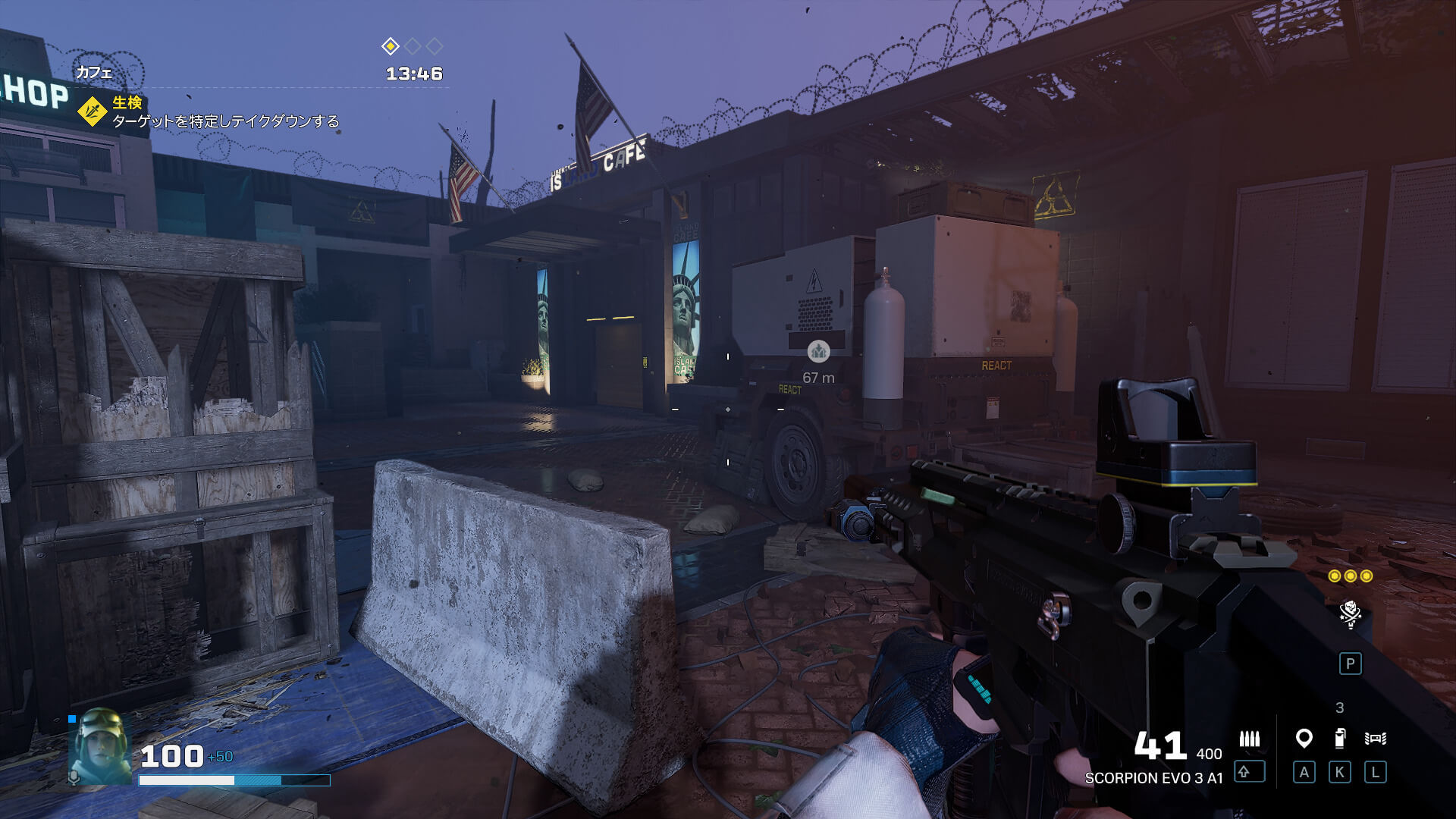Choose the grenade canister gadget icon

coord(1340,738)
